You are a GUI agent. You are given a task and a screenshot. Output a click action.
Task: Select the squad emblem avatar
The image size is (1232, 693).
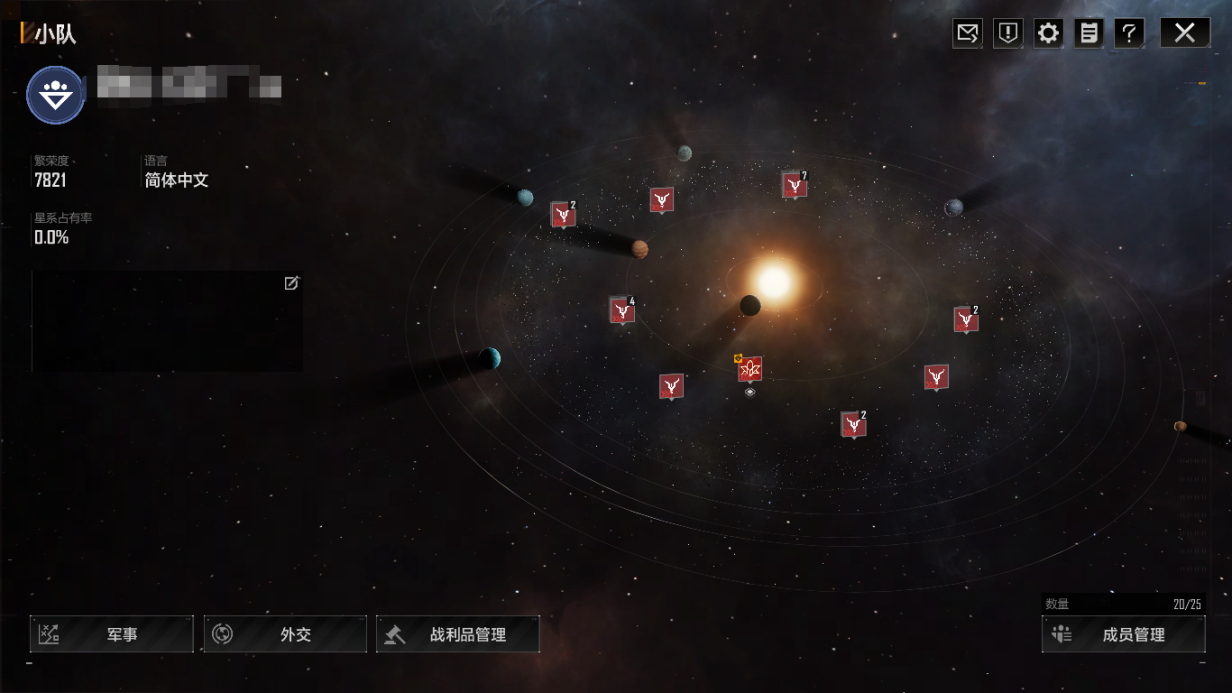pos(55,95)
